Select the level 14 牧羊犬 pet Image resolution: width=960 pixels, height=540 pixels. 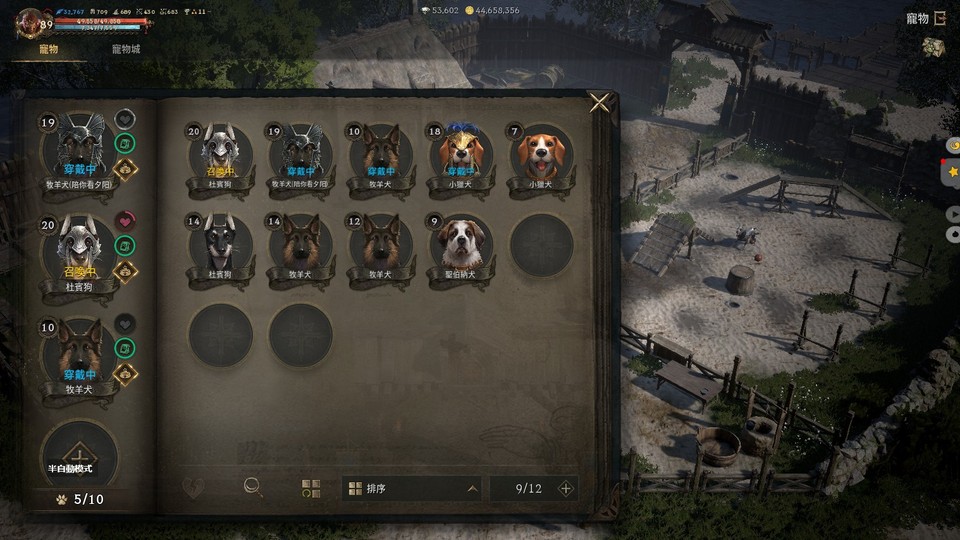301,245
